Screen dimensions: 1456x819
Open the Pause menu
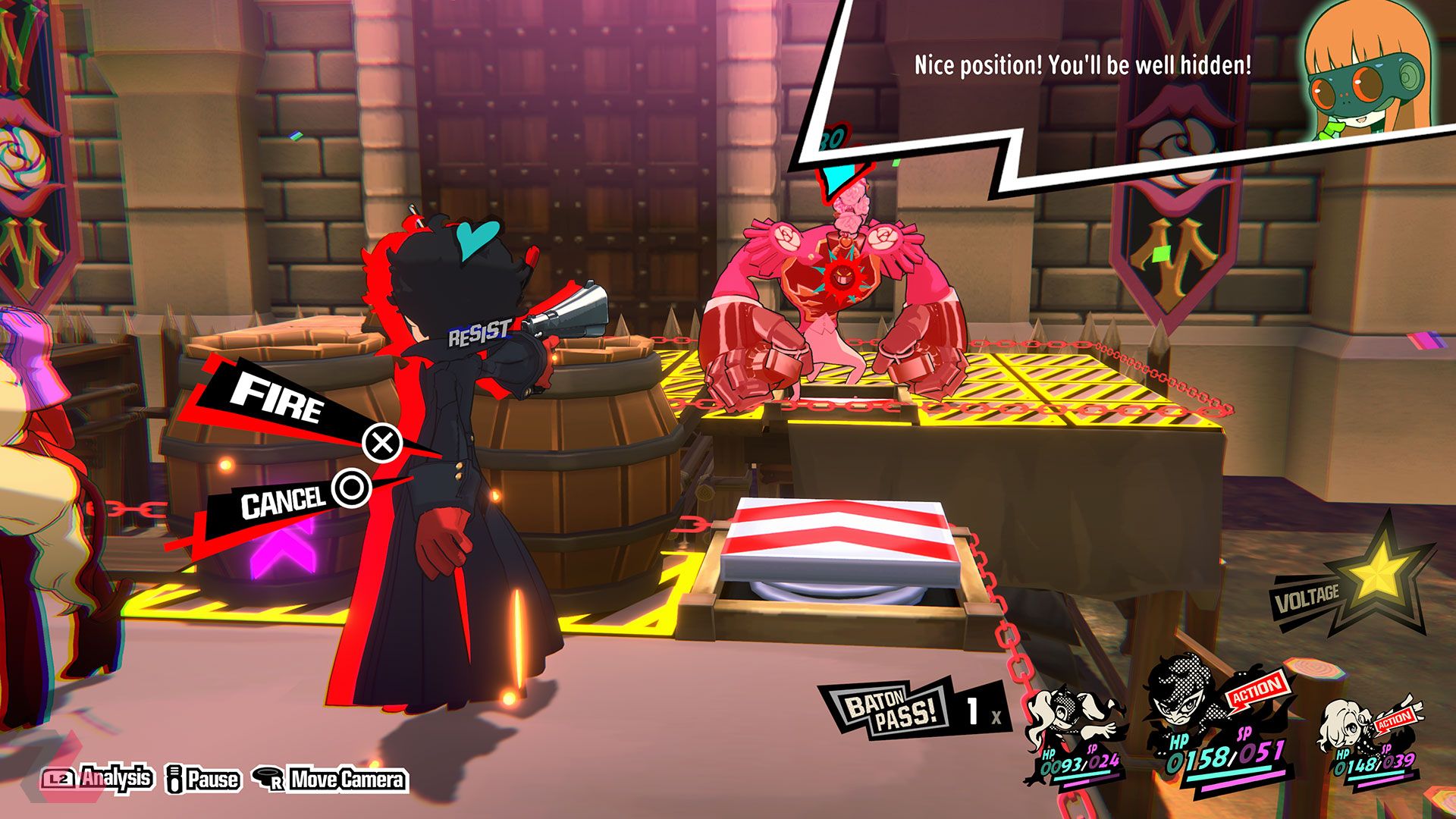point(202,778)
